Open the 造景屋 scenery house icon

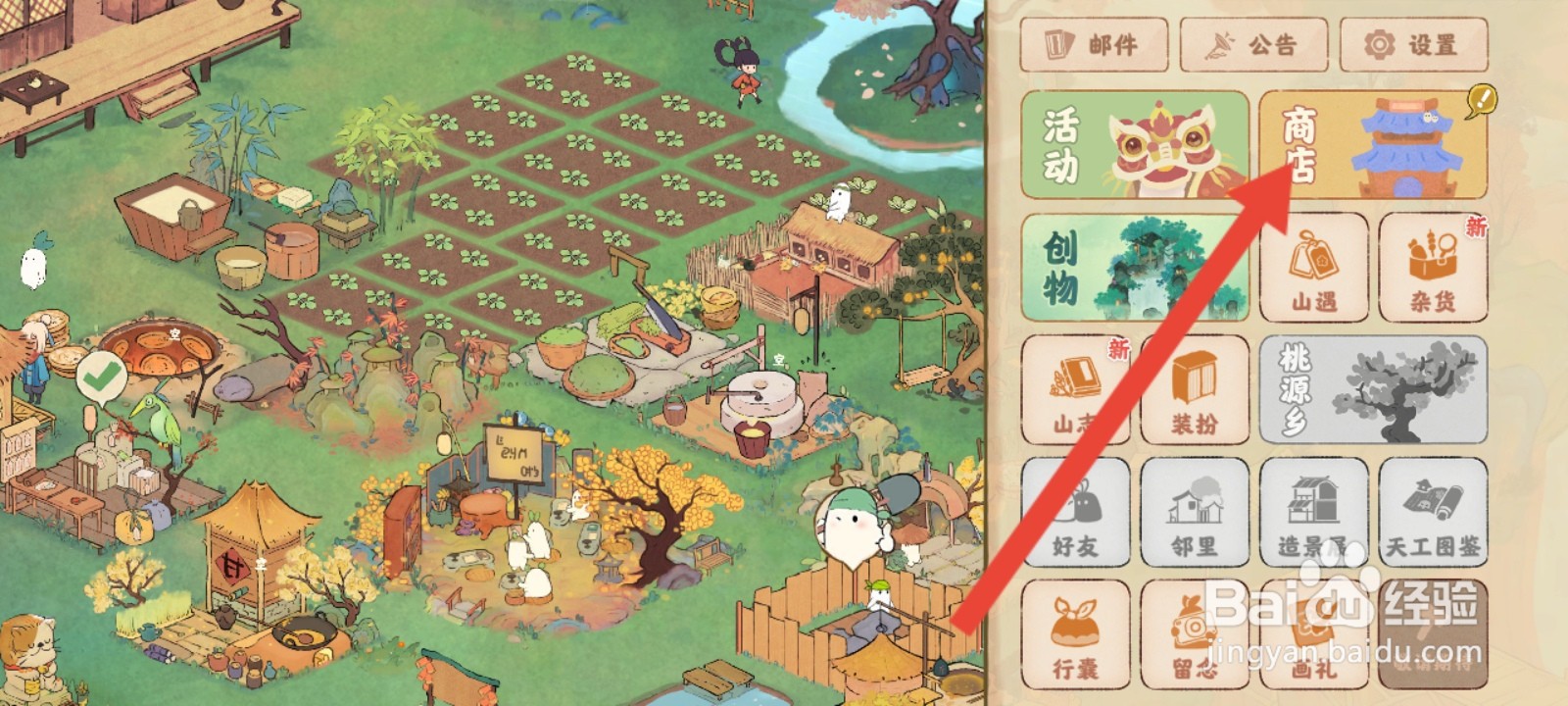pyautogui.click(x=1313, y=512)
